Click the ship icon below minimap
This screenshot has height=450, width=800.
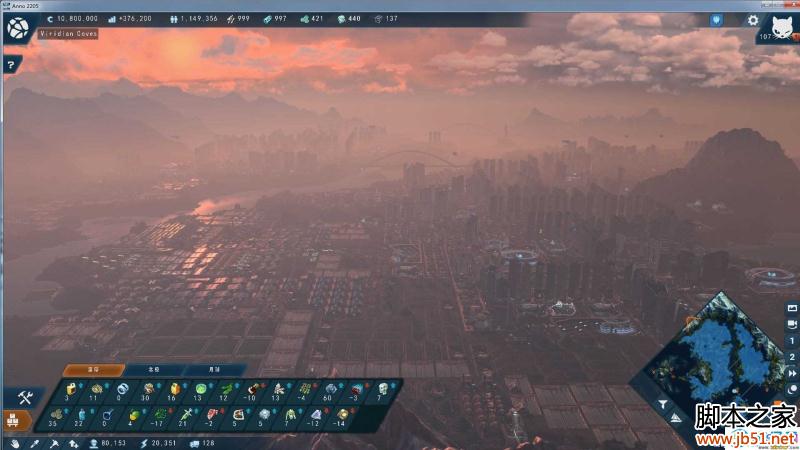[x=678, y=418]
